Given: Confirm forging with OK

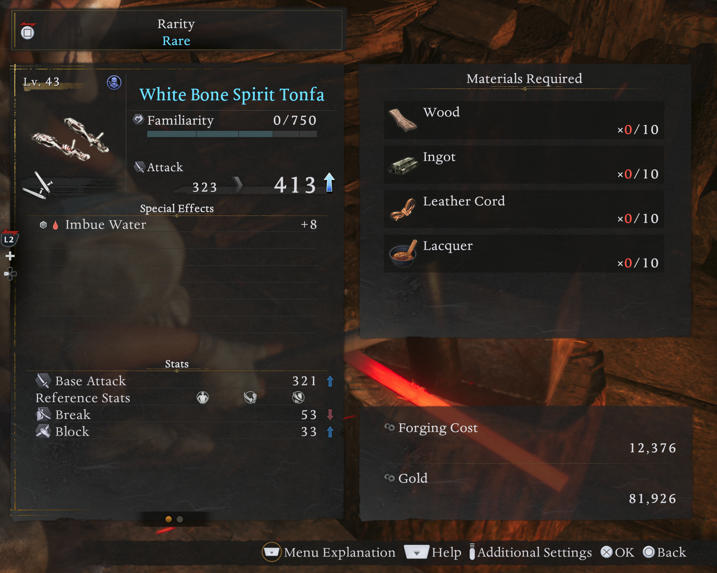Looking at the screenshot, I should (616, 552).
